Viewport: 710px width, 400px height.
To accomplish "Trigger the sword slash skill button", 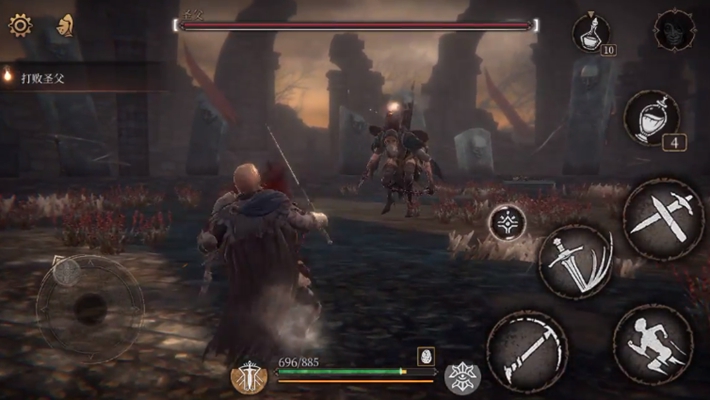I will pyautogui.click(x=575, y=261).
